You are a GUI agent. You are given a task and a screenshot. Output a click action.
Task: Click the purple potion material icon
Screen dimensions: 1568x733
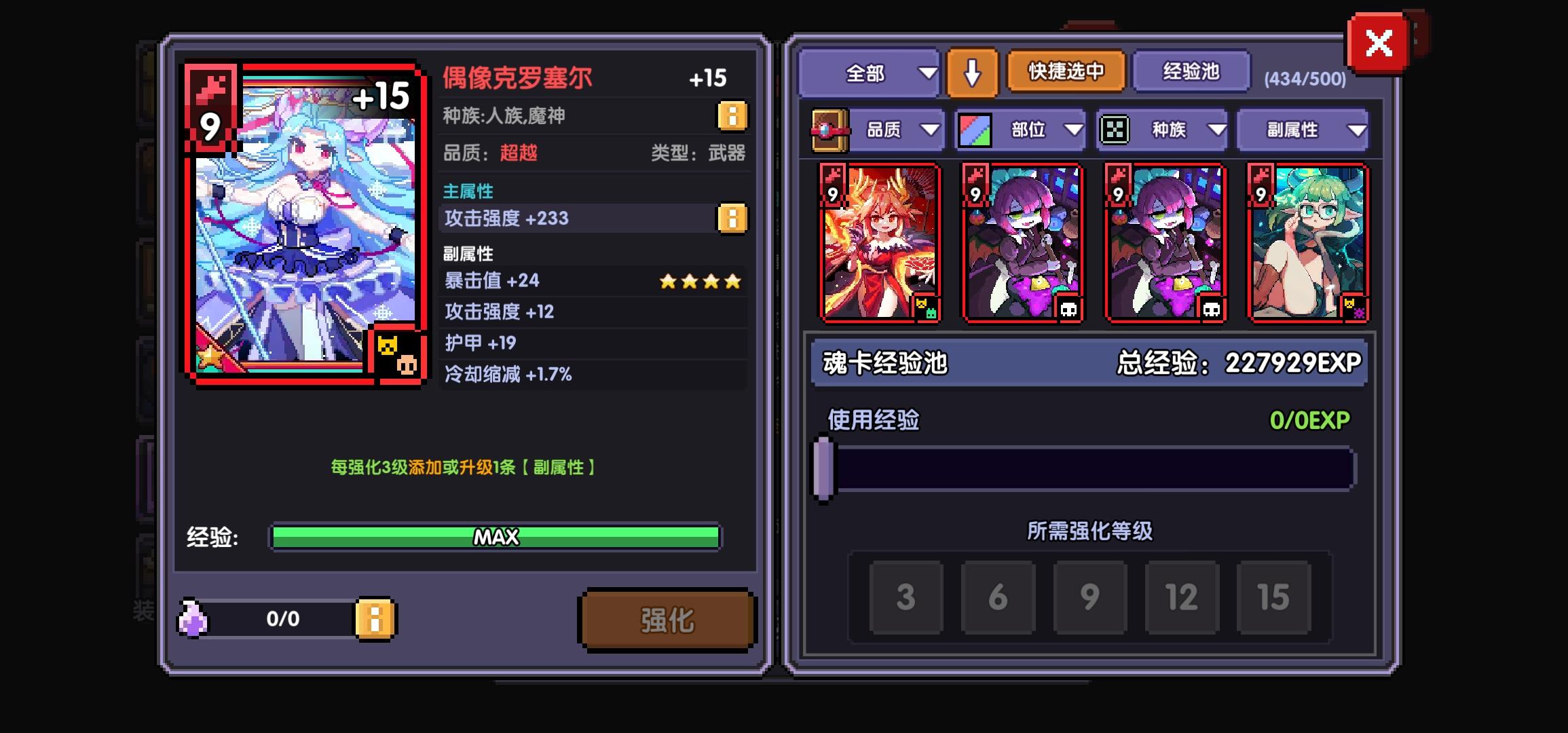coord(192,618)
